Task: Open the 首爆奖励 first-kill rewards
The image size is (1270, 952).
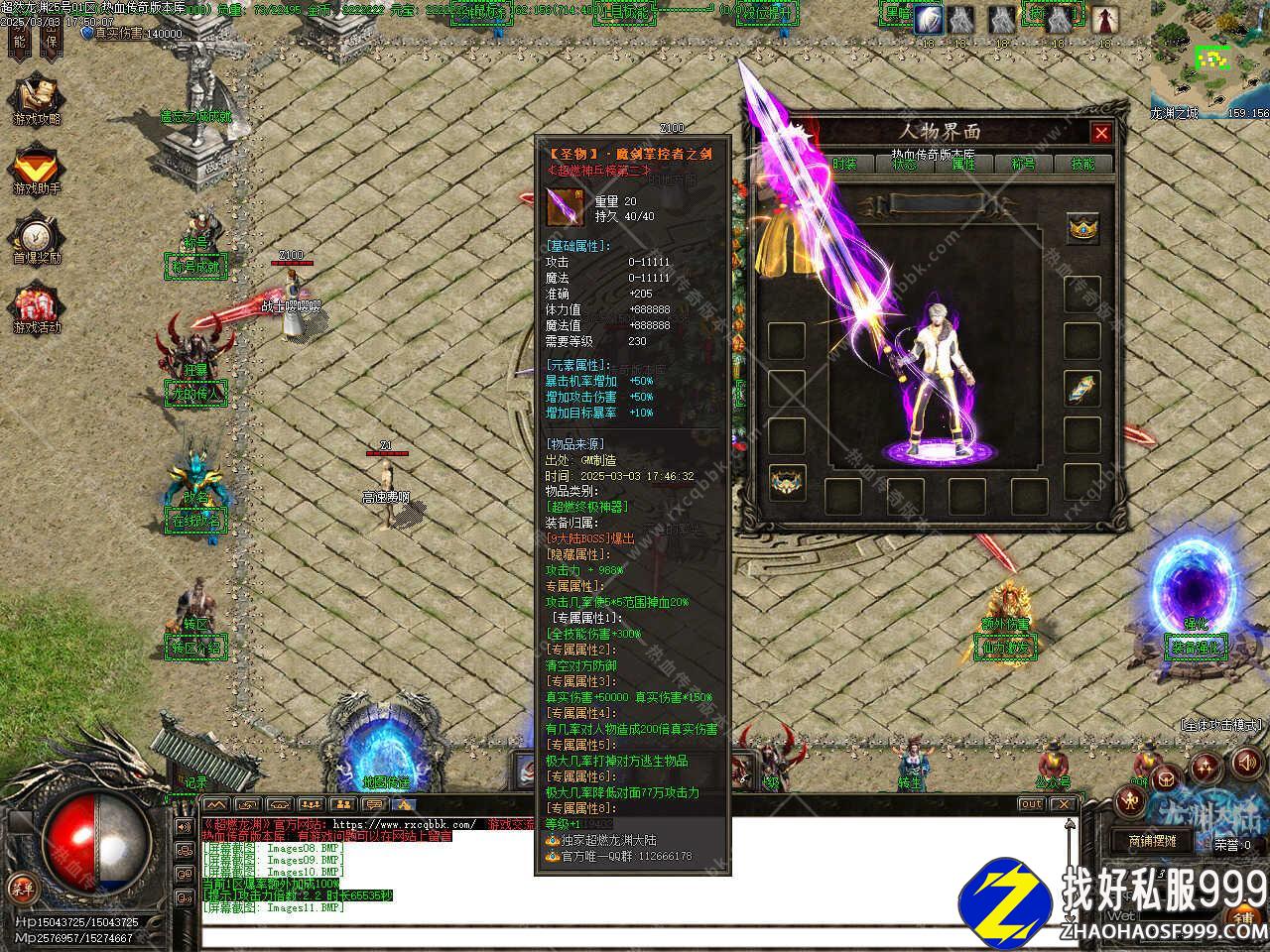Action: coord(36,240)
